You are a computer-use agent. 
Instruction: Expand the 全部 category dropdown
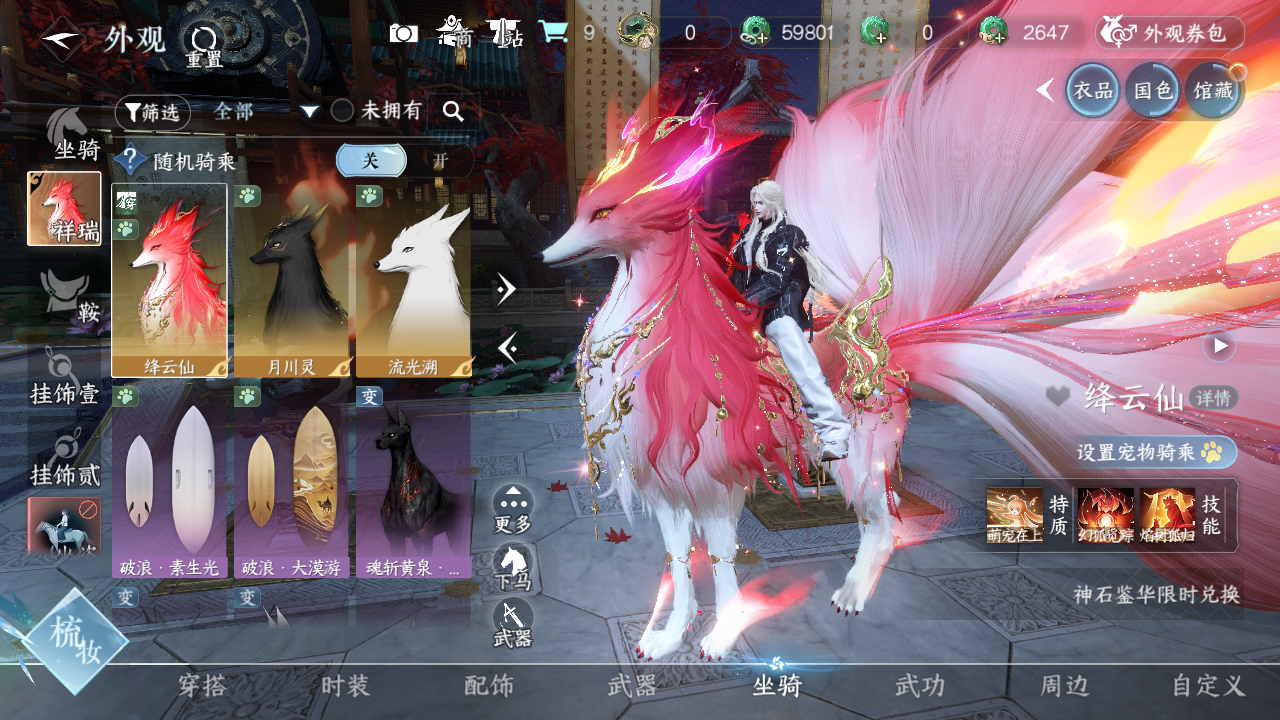[x=309, y=112]
